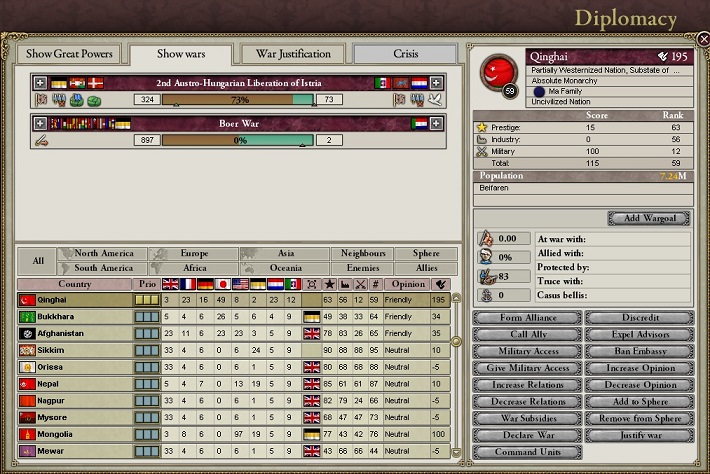This screenshot has height=474, width=710.
Task: Close the Diplomacy window
Action: click(x=703, y=40)
